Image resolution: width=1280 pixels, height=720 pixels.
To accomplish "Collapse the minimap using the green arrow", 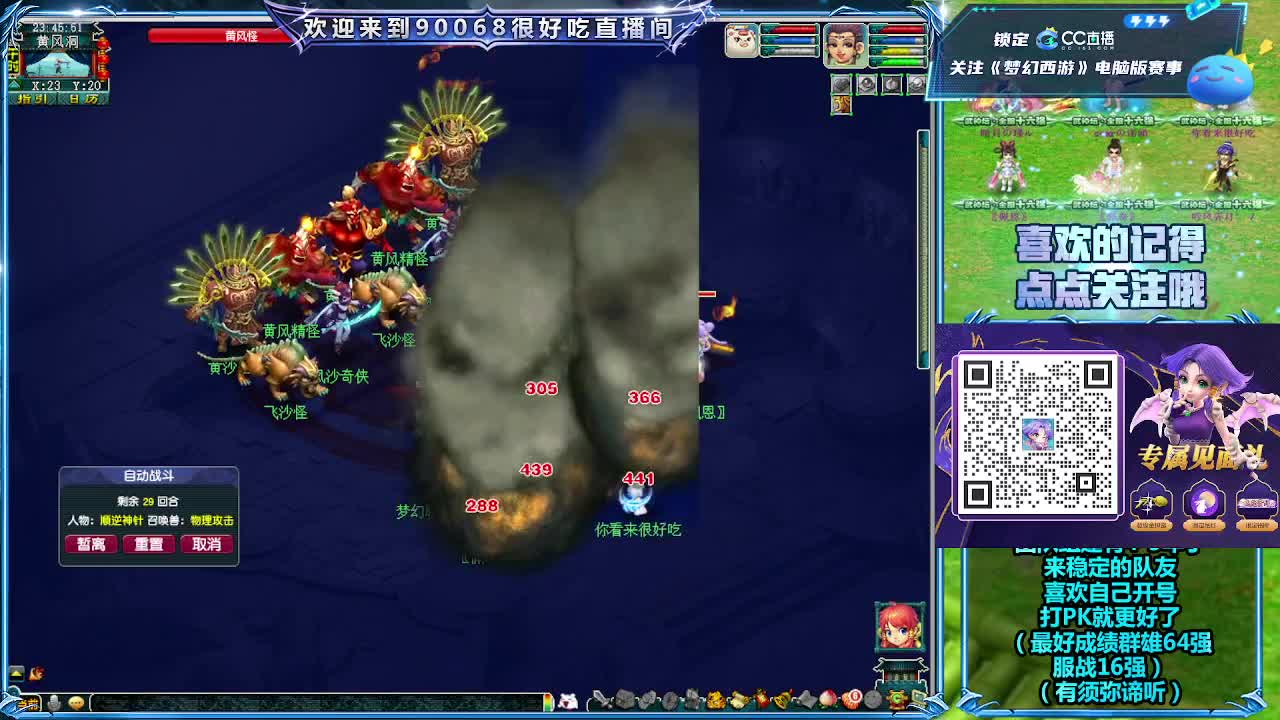I will coord(14,84).
